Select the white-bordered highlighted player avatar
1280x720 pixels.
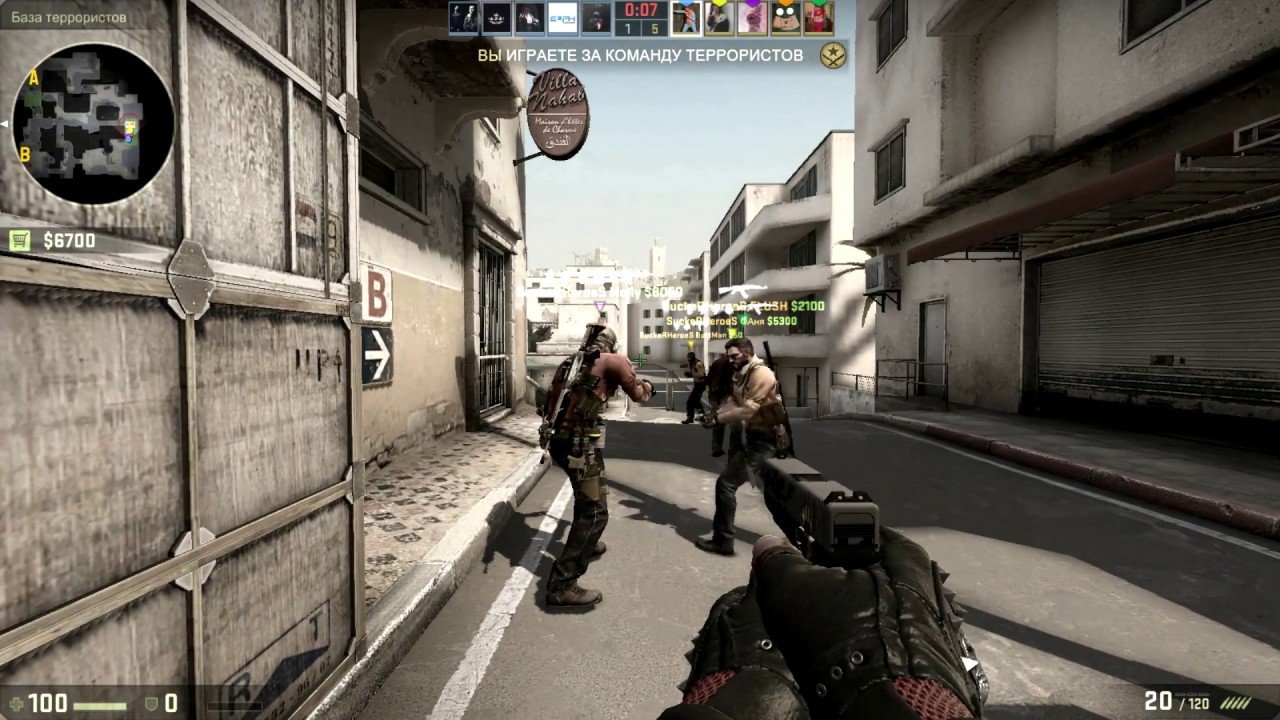point(686,17)
